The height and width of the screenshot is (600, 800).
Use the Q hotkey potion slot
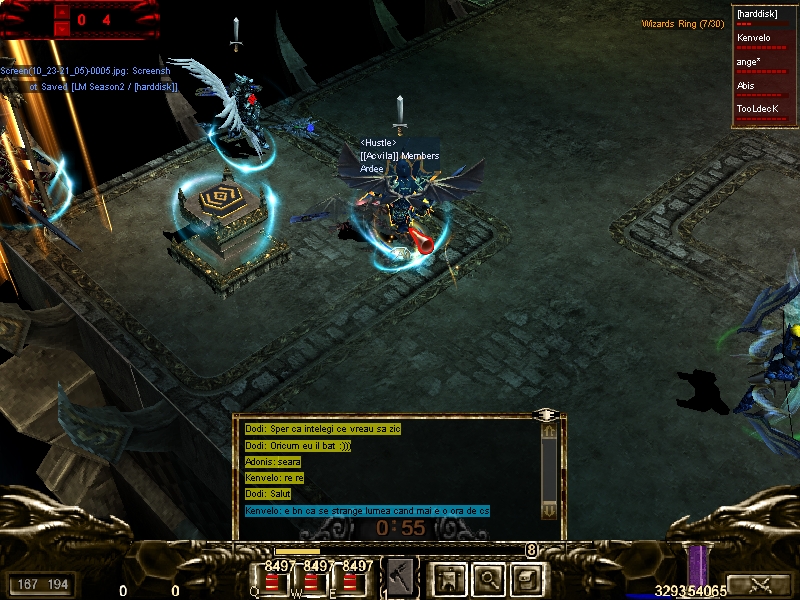(x=272, y=581)
